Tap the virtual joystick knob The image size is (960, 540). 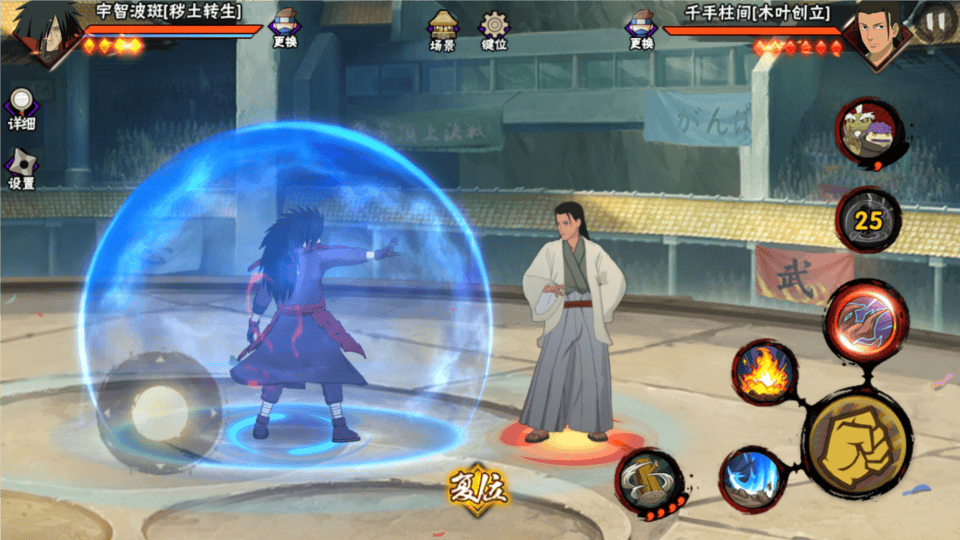pyautogui.click(x=160, y=409)
